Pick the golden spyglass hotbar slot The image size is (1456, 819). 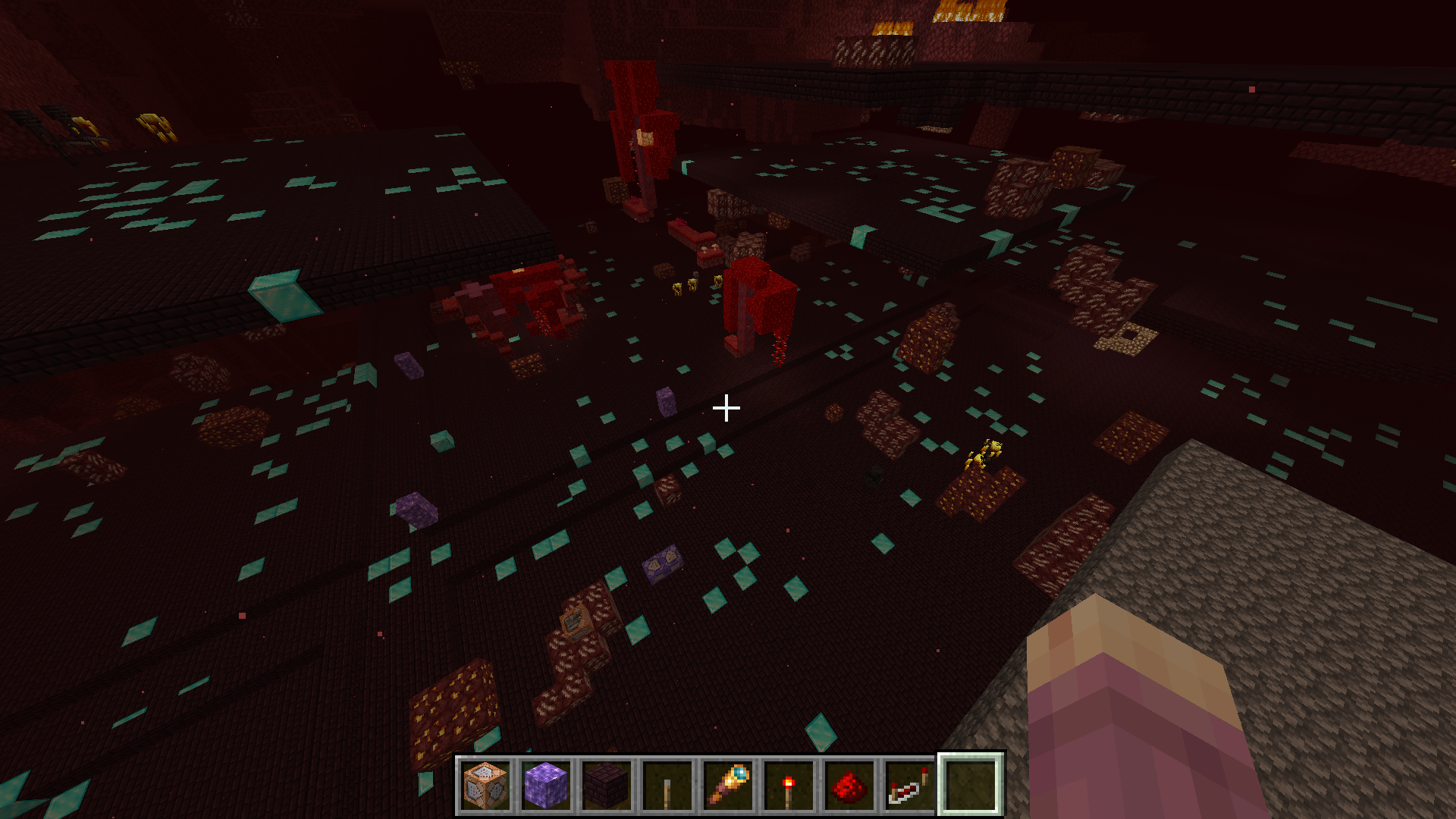pyautogui.click(x=728, y=785)
